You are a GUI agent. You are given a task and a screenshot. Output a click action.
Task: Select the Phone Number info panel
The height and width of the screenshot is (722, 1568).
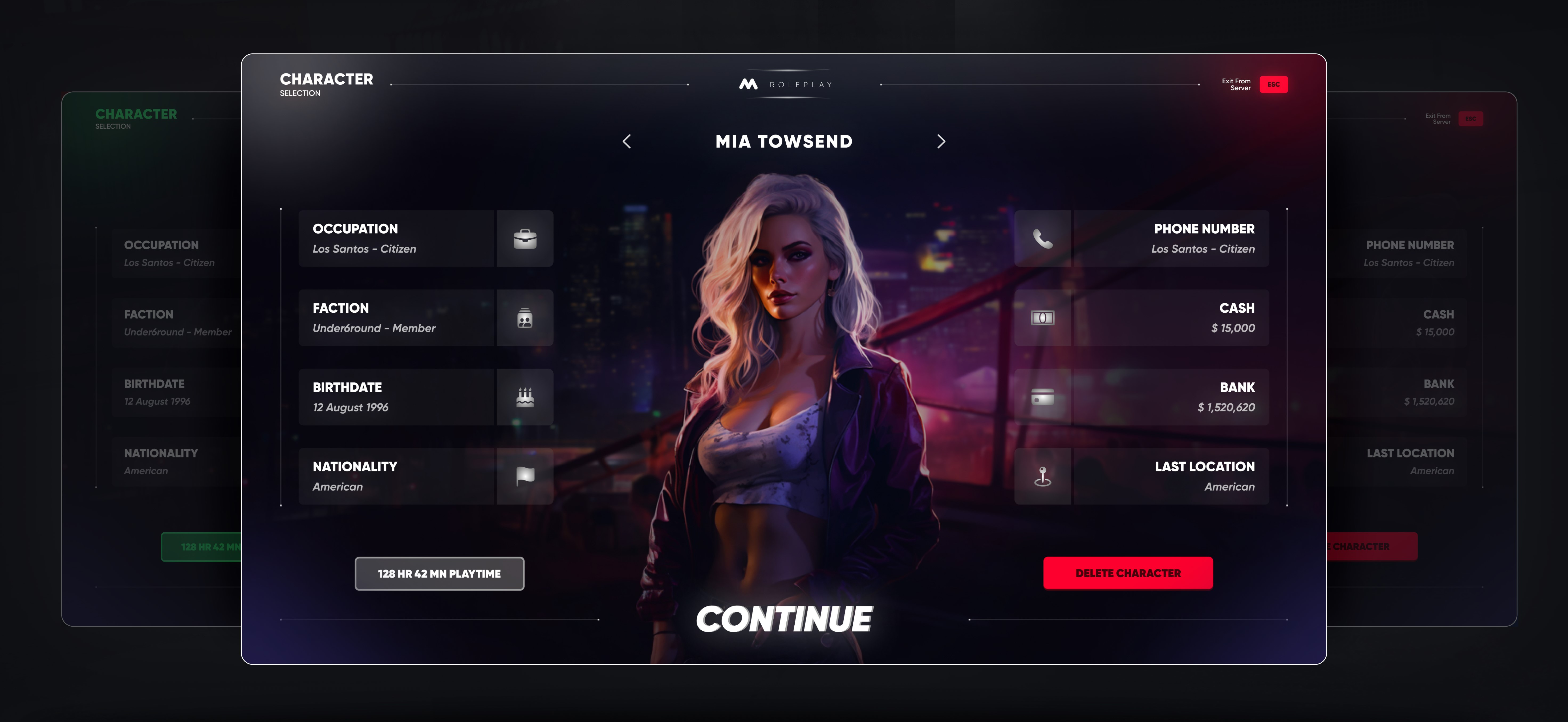coord(1170,239)
